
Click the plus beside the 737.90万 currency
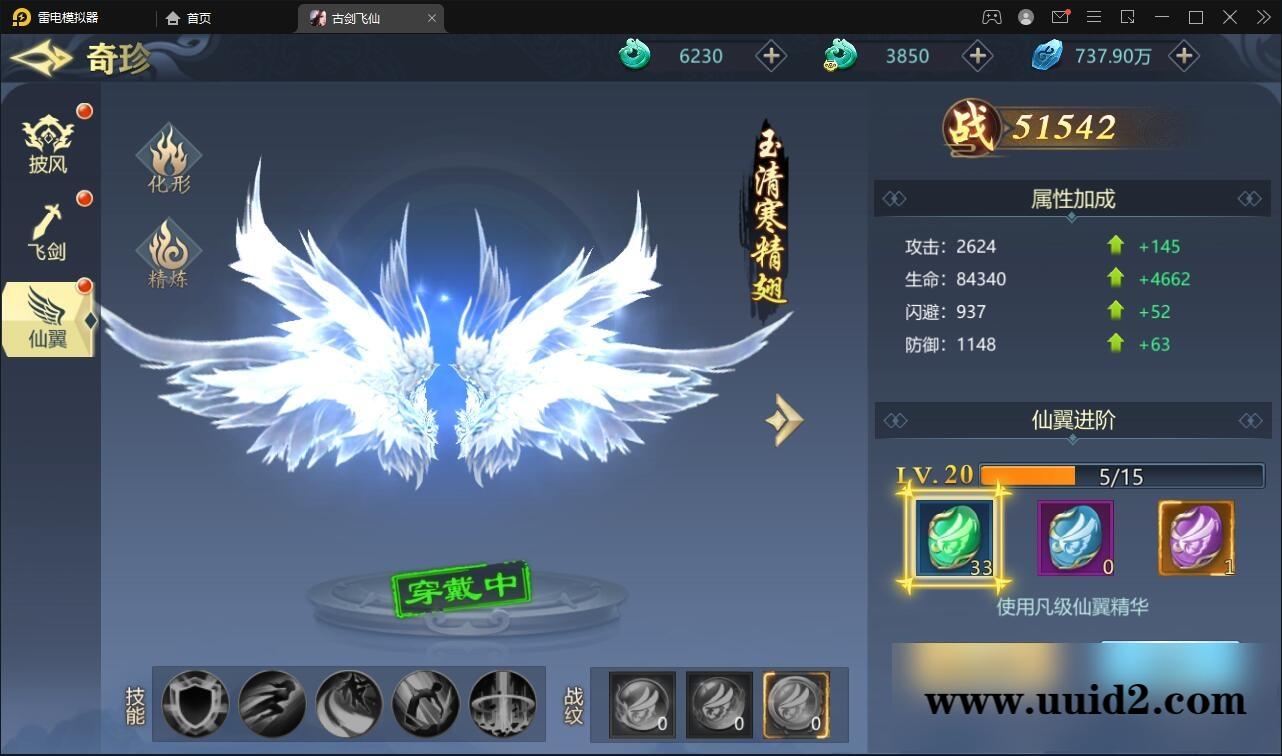(x=1183, y=56)
